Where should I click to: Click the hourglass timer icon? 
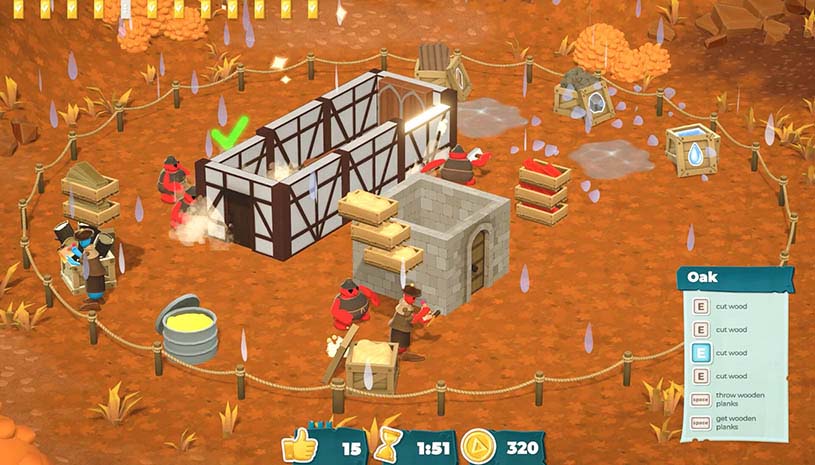click(384, 445)
